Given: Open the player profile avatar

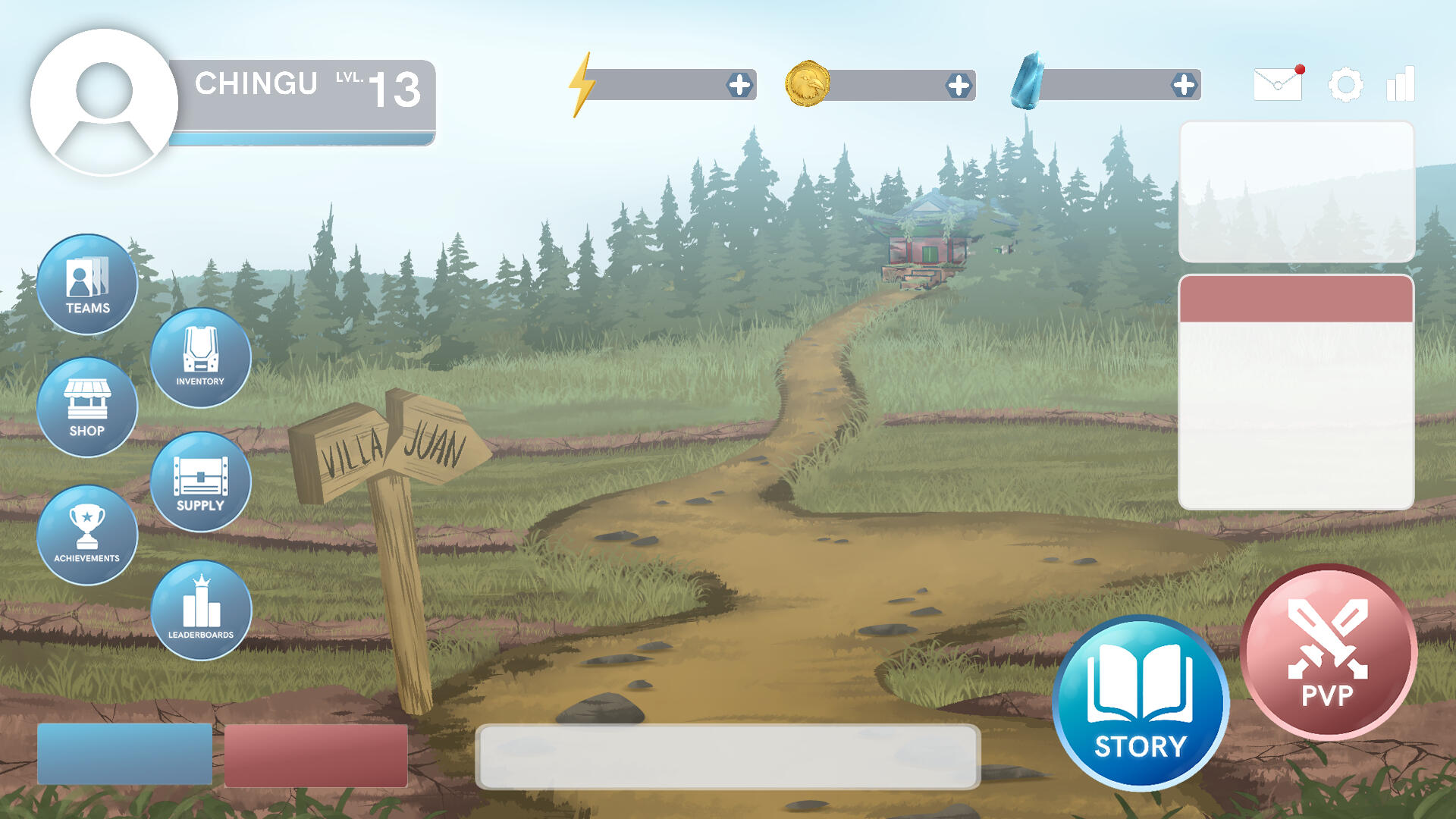Looking at the screenshot, I should [x=104, y=102].
